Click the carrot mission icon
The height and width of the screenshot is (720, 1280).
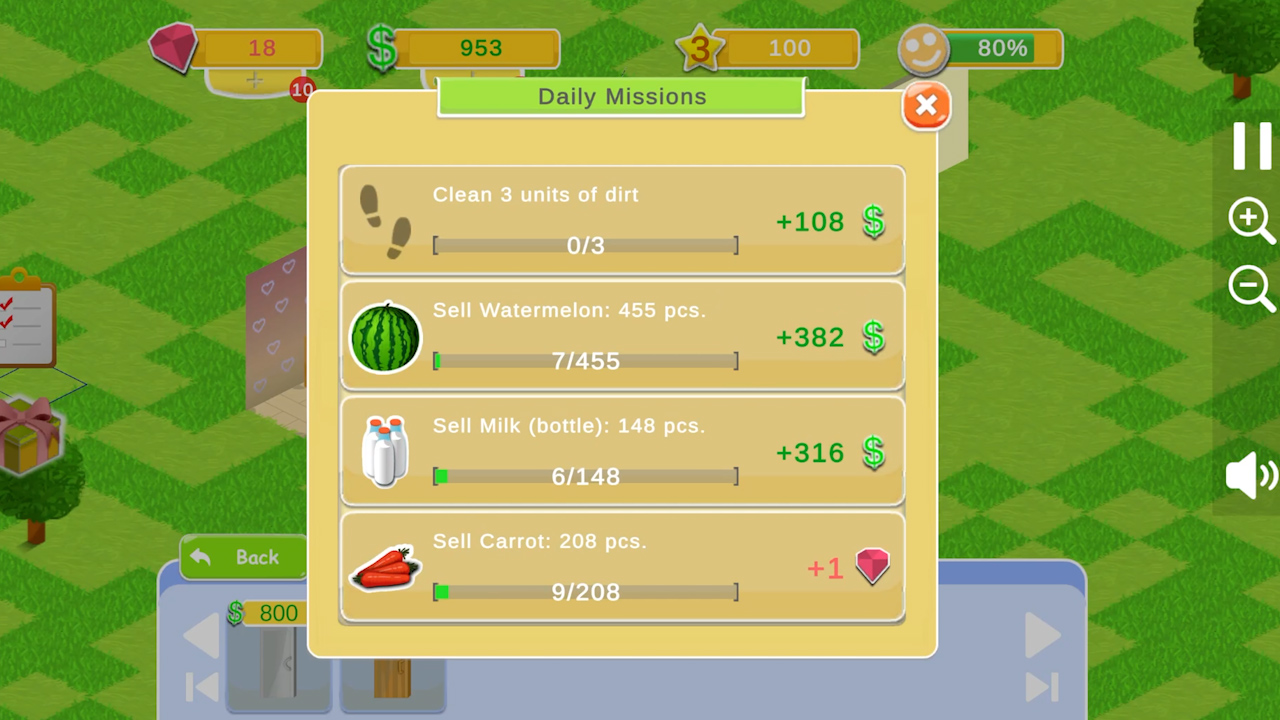coord(385,568)
